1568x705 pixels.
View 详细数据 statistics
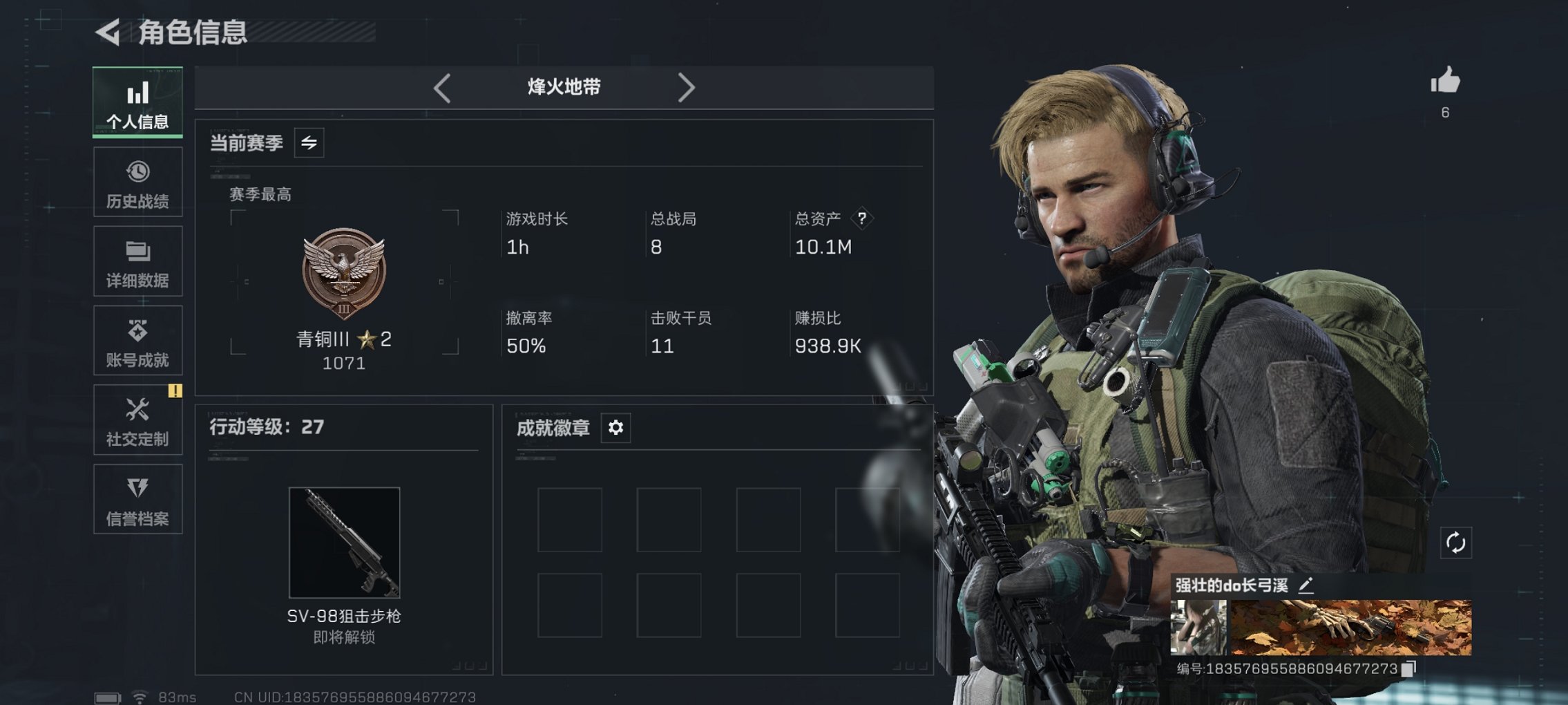[137, 261]
